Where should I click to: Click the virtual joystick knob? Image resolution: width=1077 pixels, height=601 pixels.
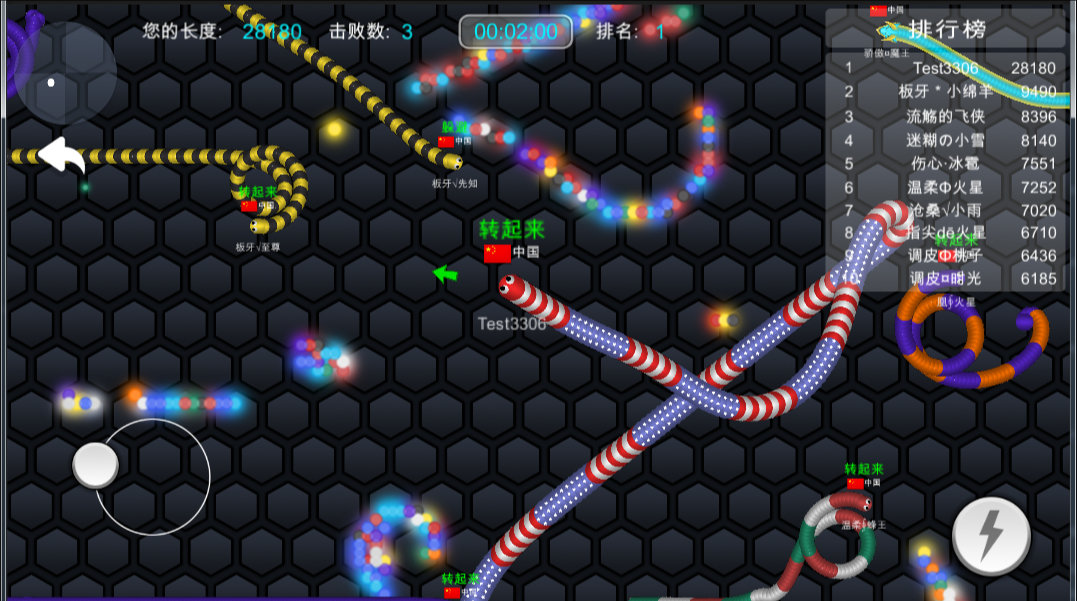point(96,465)
